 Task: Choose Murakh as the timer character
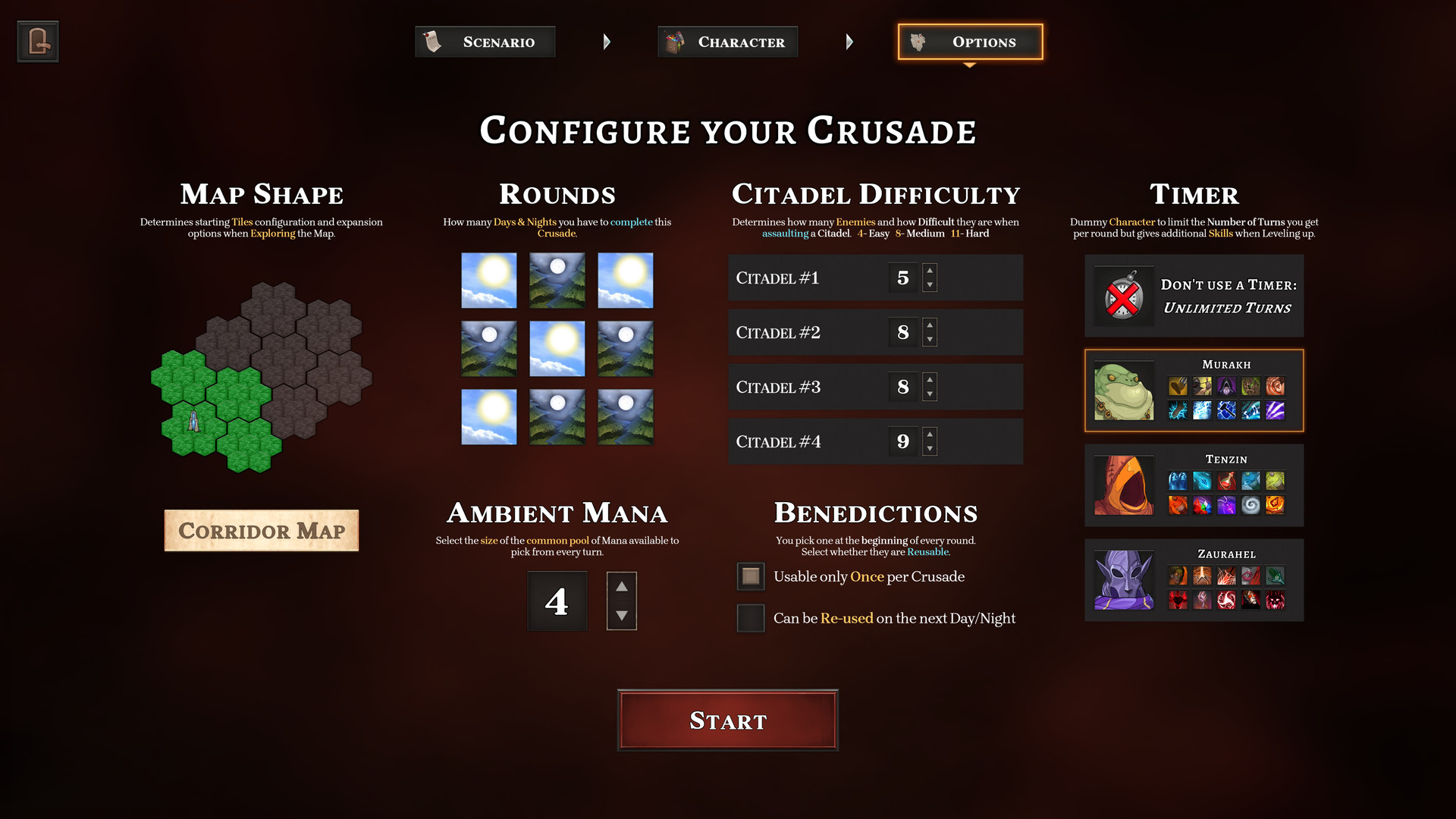coord(1194,390)
